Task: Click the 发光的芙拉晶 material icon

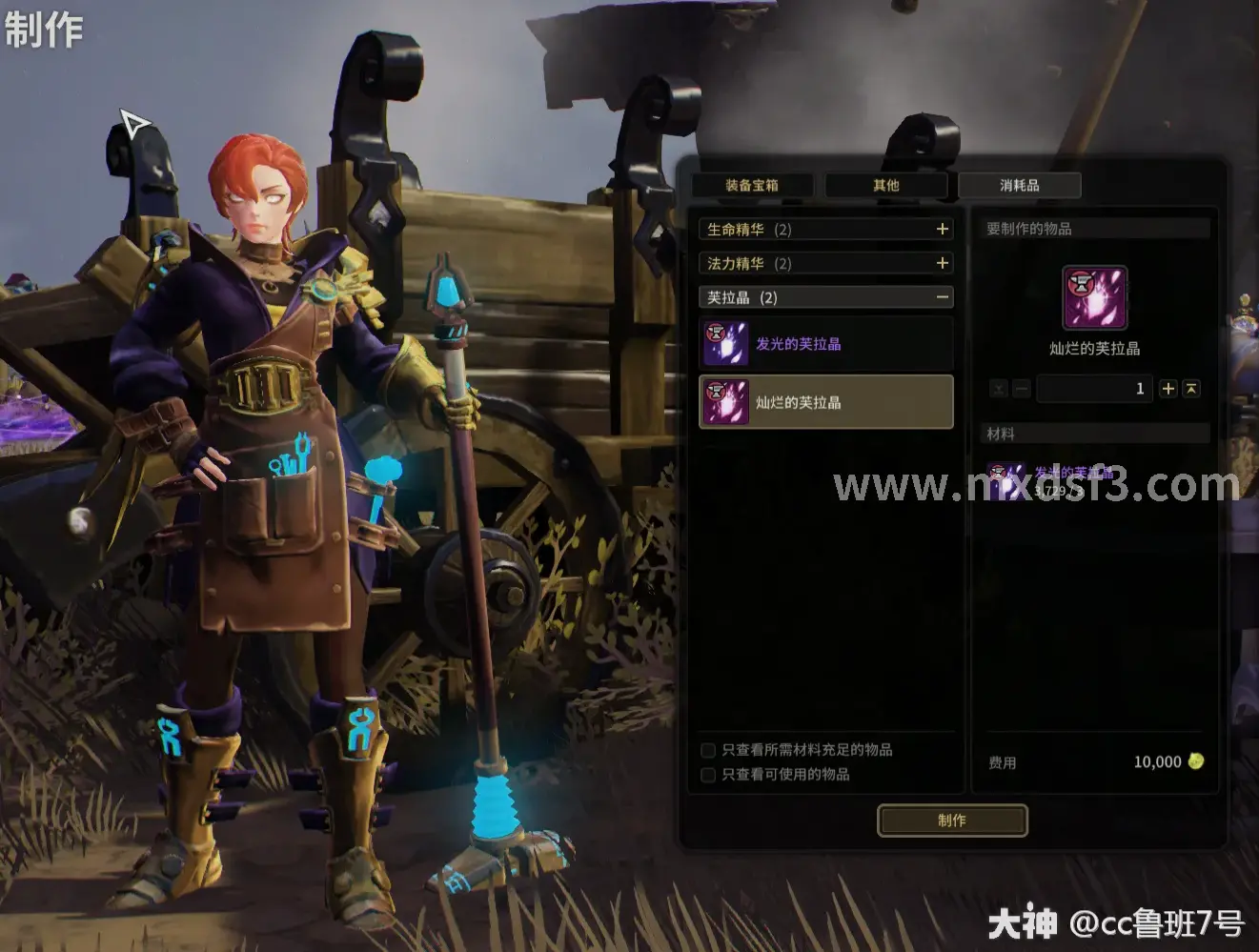Action: tap(1005, 479)
